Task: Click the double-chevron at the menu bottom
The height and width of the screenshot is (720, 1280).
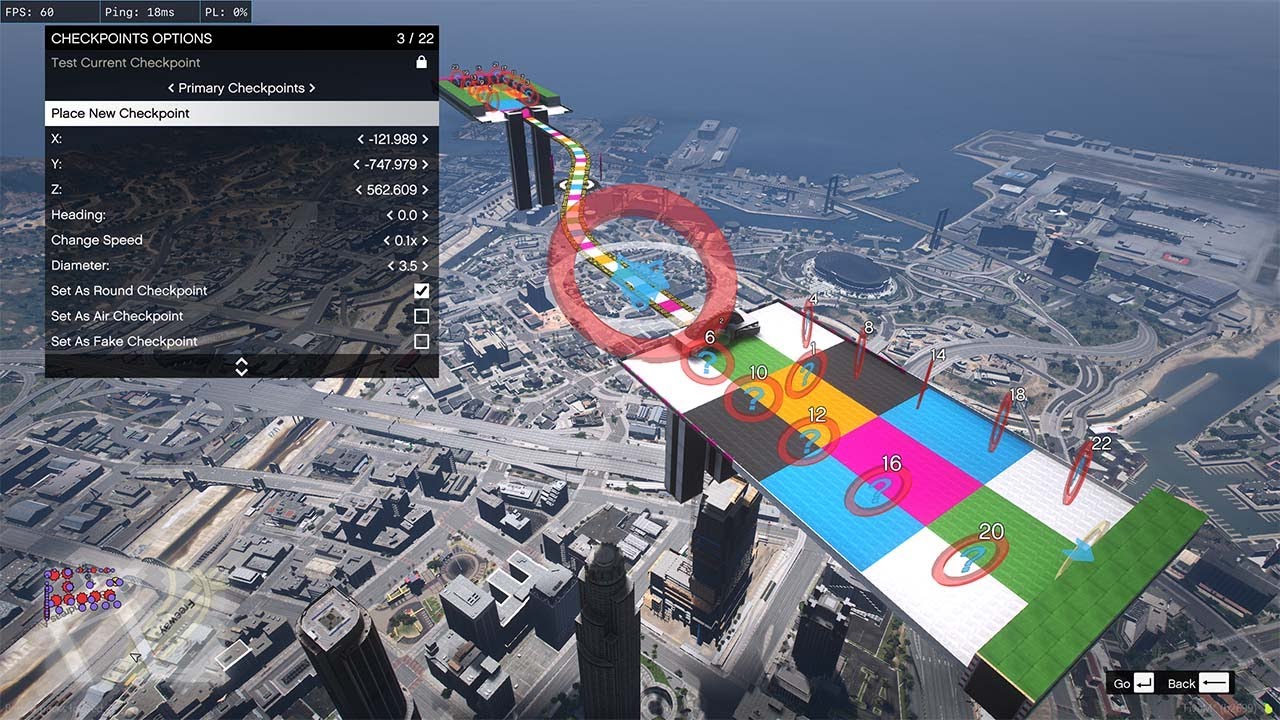Action: pyautogui.click(x=240, y=365)
